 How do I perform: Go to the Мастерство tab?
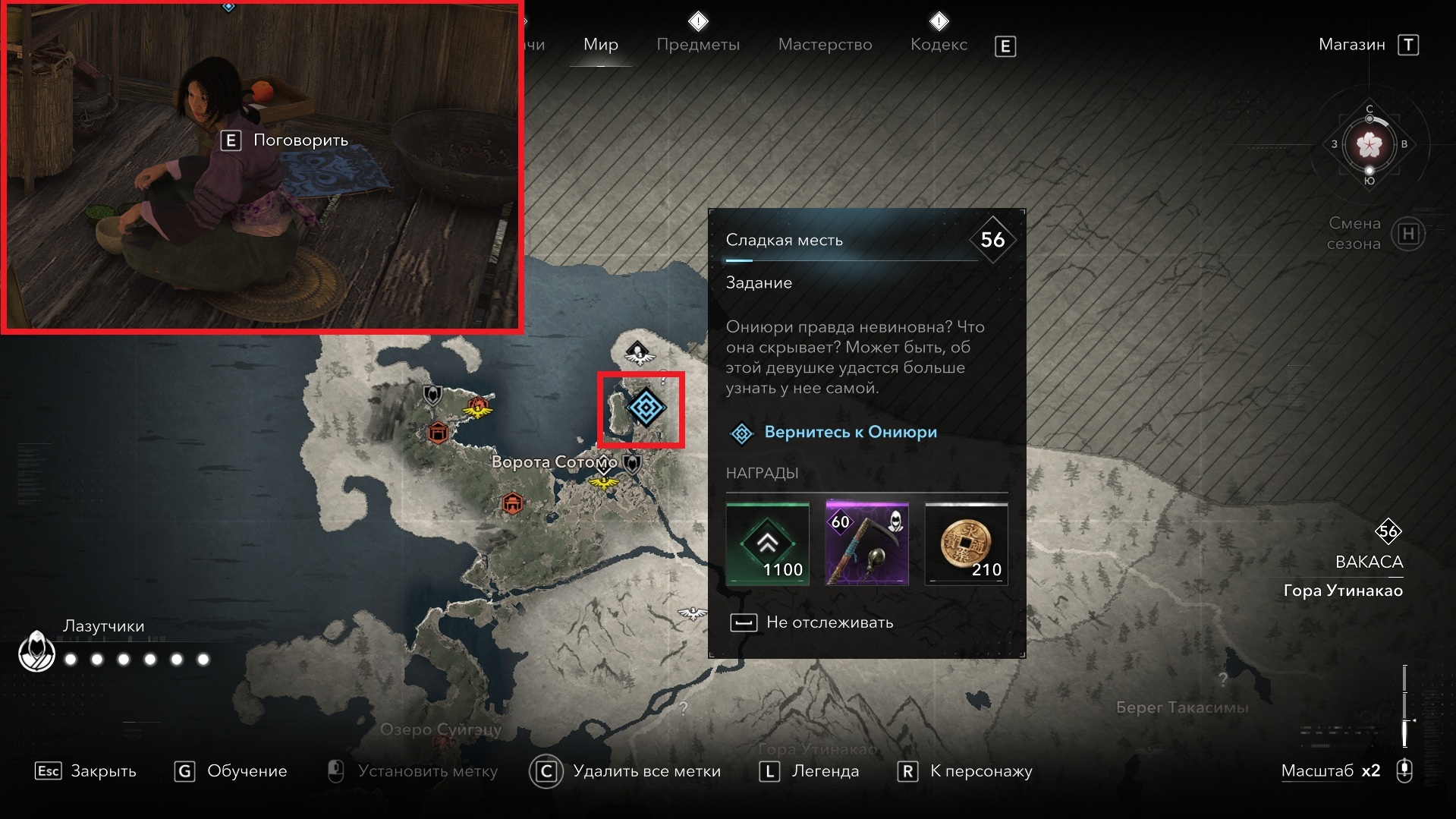825,45
